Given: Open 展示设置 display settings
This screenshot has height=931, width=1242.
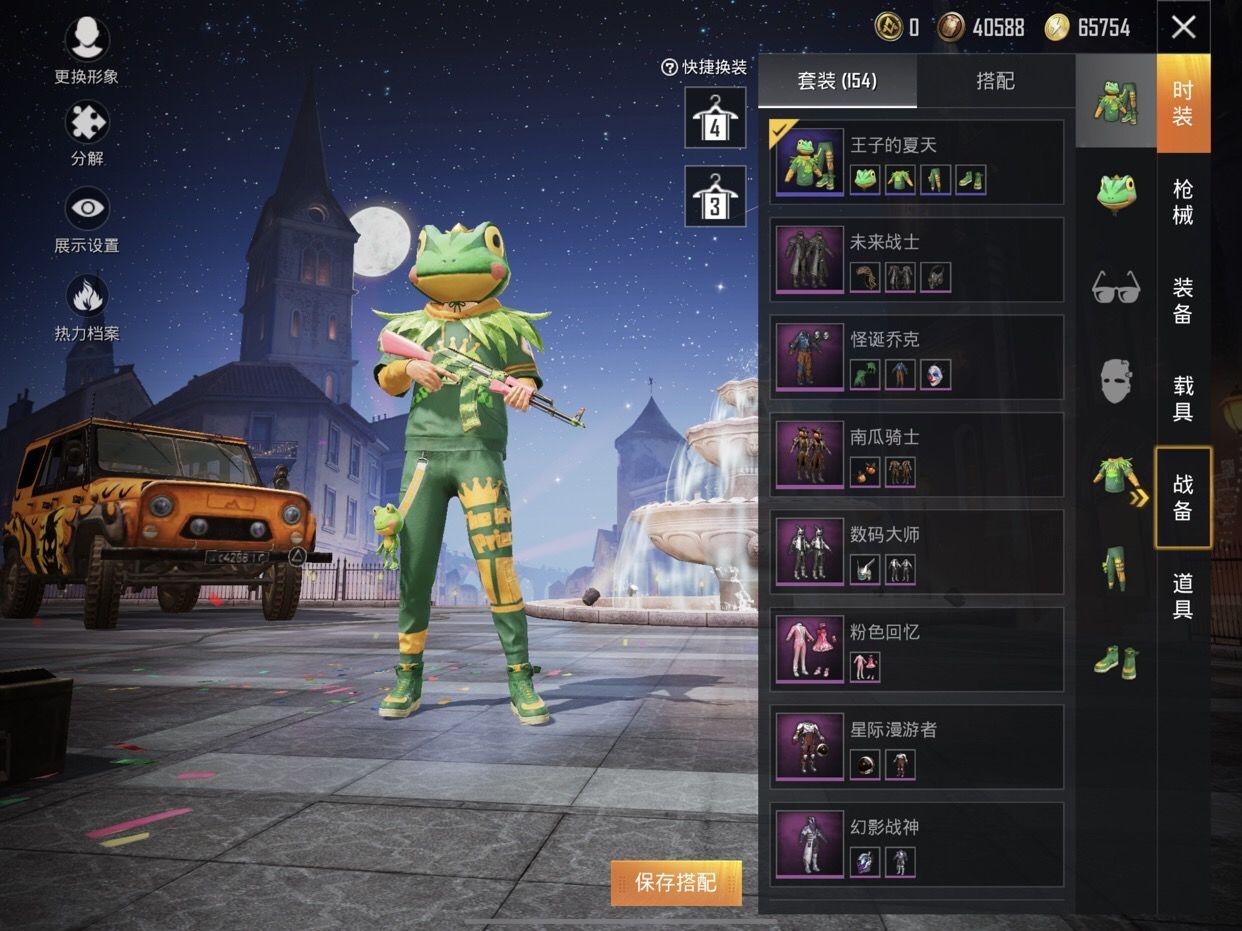Looking at the screenshot, I should click(x=87, y=219).
